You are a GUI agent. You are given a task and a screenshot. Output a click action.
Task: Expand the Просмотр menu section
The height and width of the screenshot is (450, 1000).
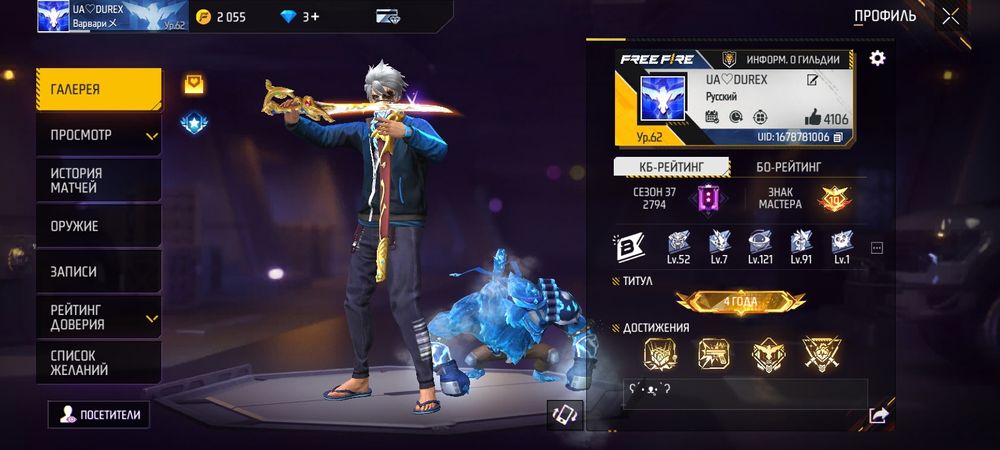pyautogui.click(x=98, y=135)
